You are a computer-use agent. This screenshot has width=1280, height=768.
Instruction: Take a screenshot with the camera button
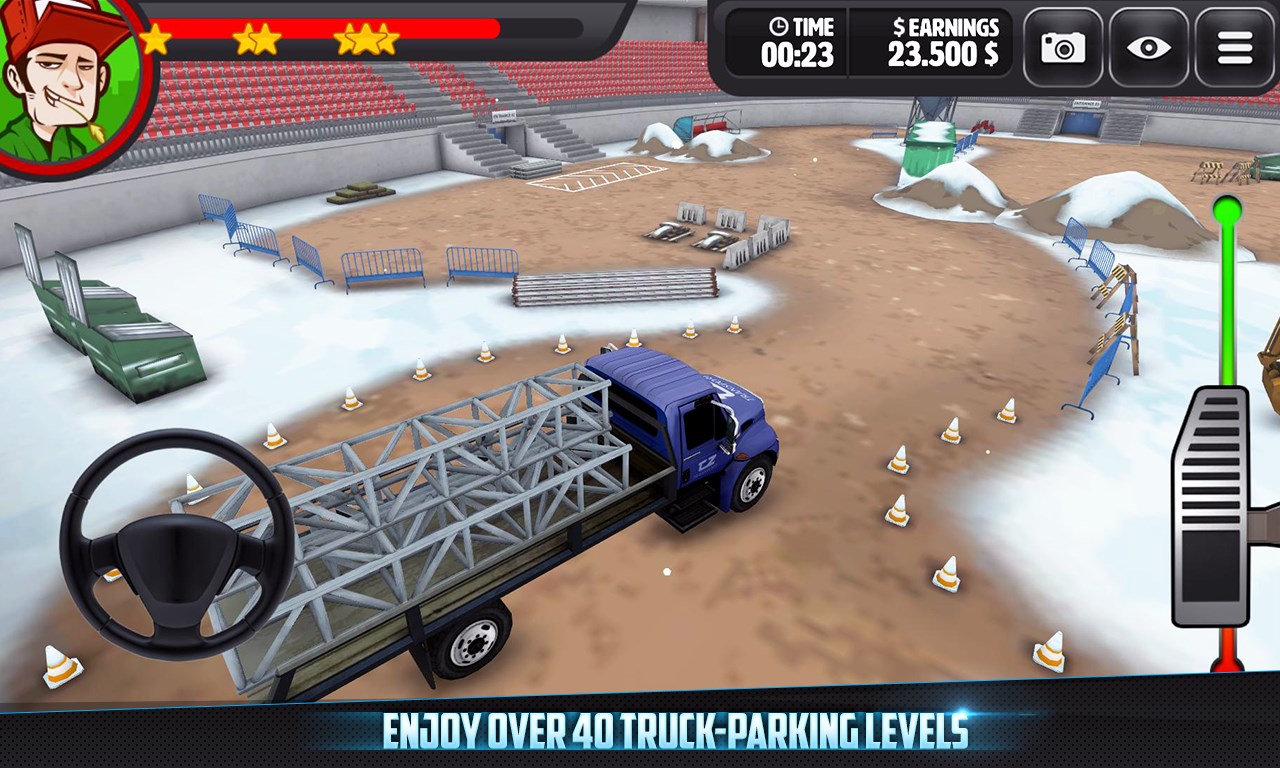click(1063, 47)
